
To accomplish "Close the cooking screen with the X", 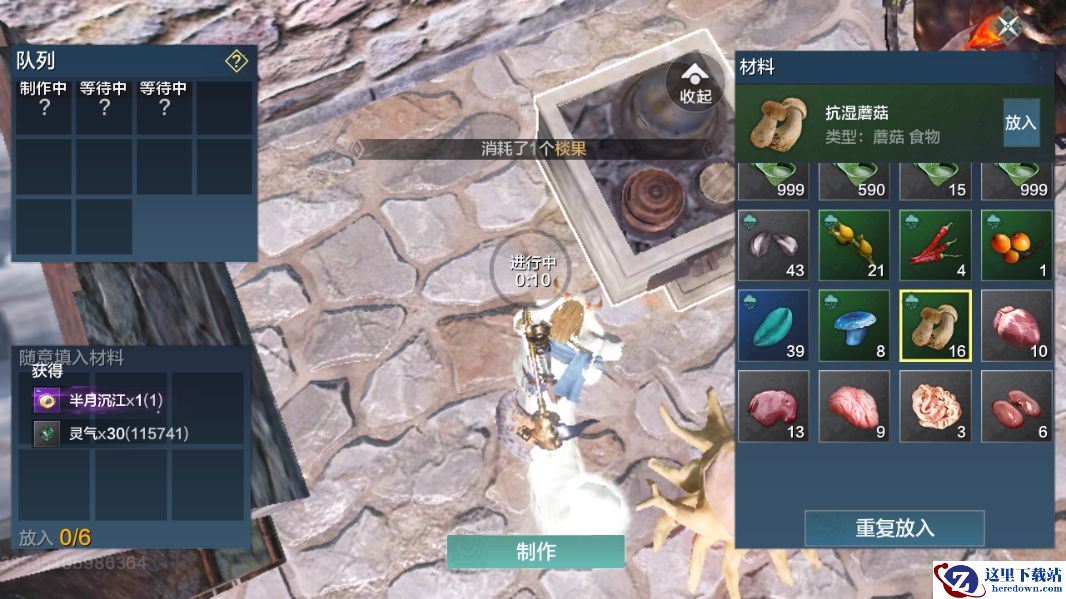I will pyautogui.click(x=1008, y=26).
